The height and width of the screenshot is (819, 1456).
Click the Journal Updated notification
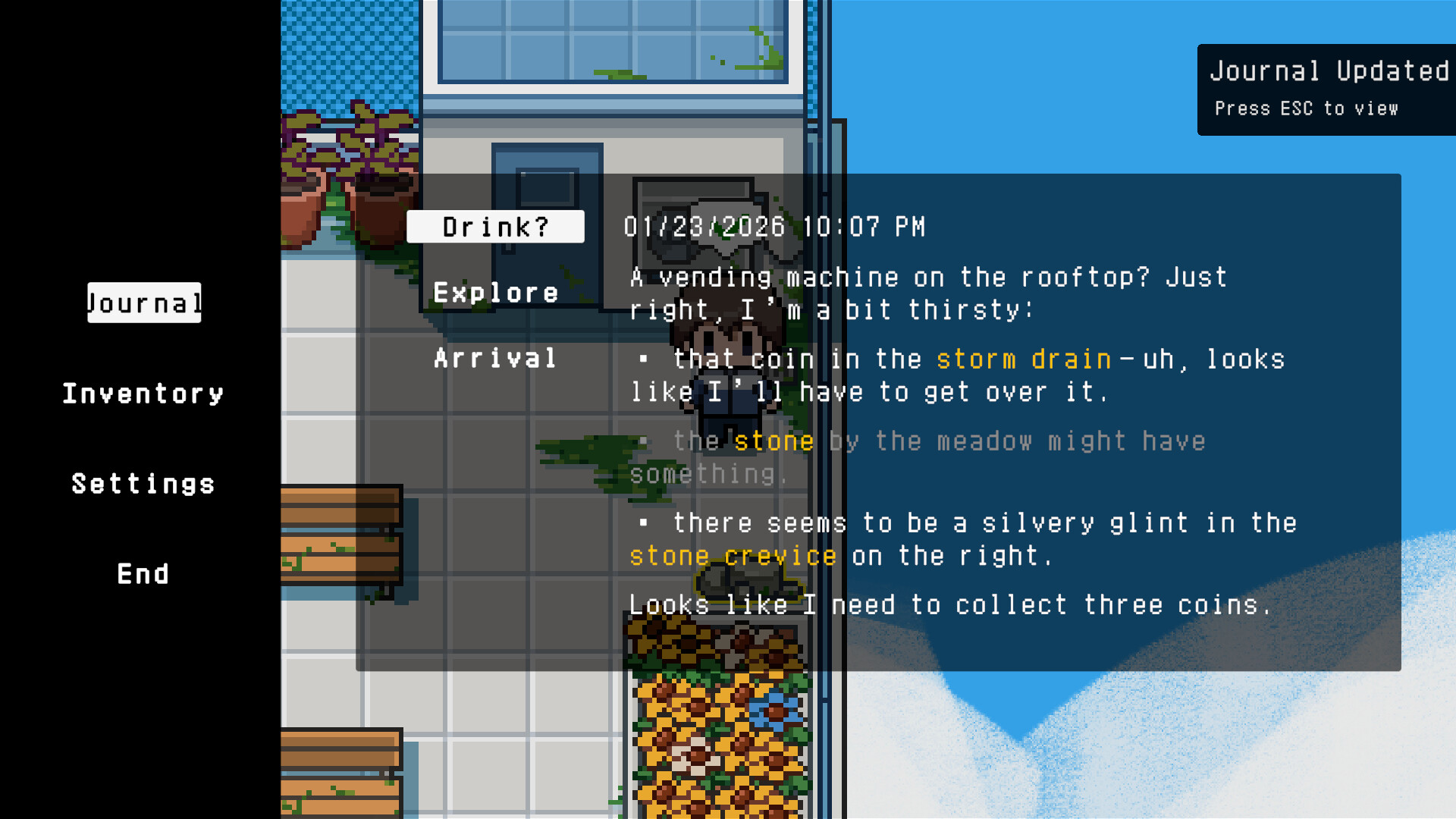[x=1326, y=71]
